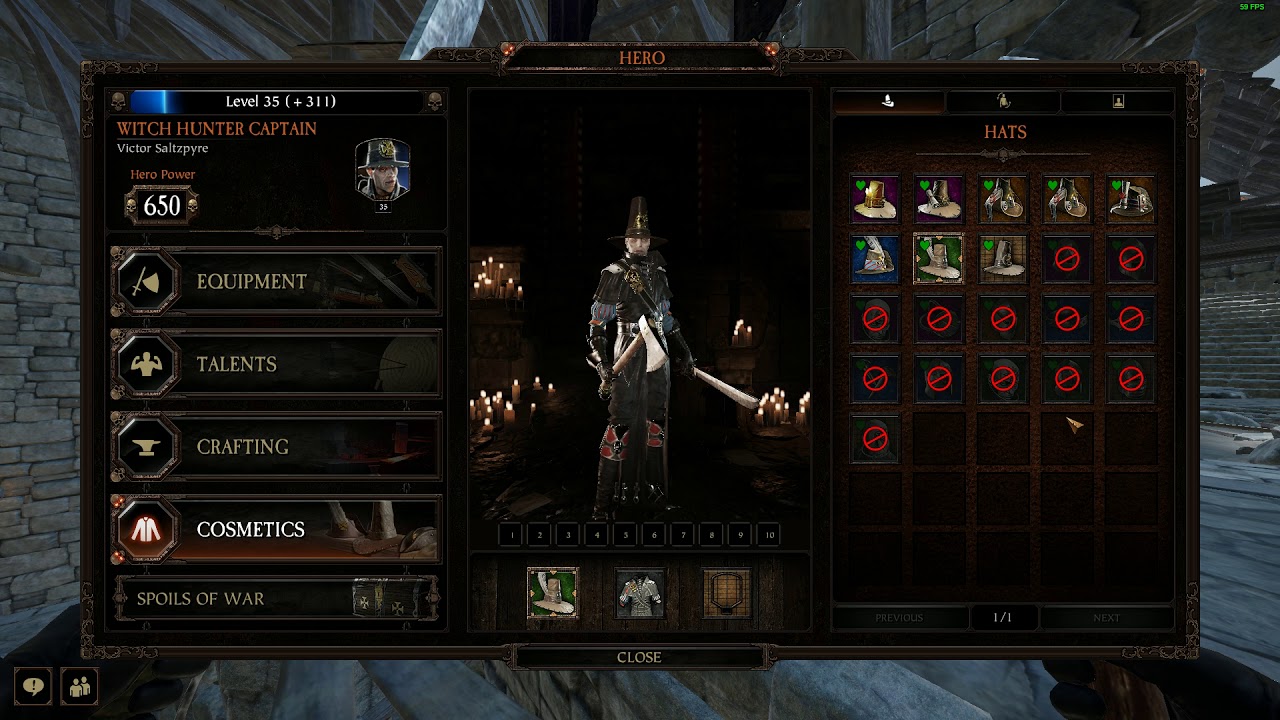The width and height of the screenshot is (1280, 720).
Task: Switch to the hats tab
Action: [x=888, y=101]
